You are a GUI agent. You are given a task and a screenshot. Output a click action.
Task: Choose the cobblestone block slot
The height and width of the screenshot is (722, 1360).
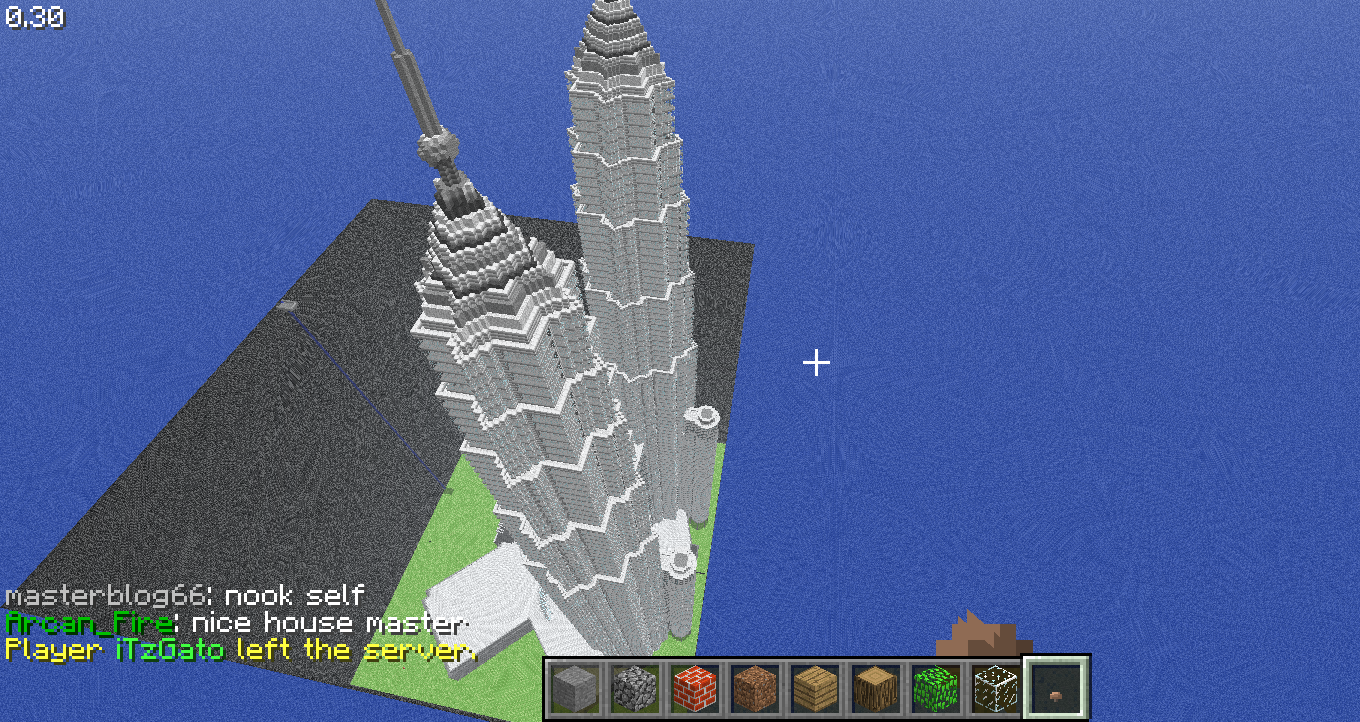click(x=633, y=688)
